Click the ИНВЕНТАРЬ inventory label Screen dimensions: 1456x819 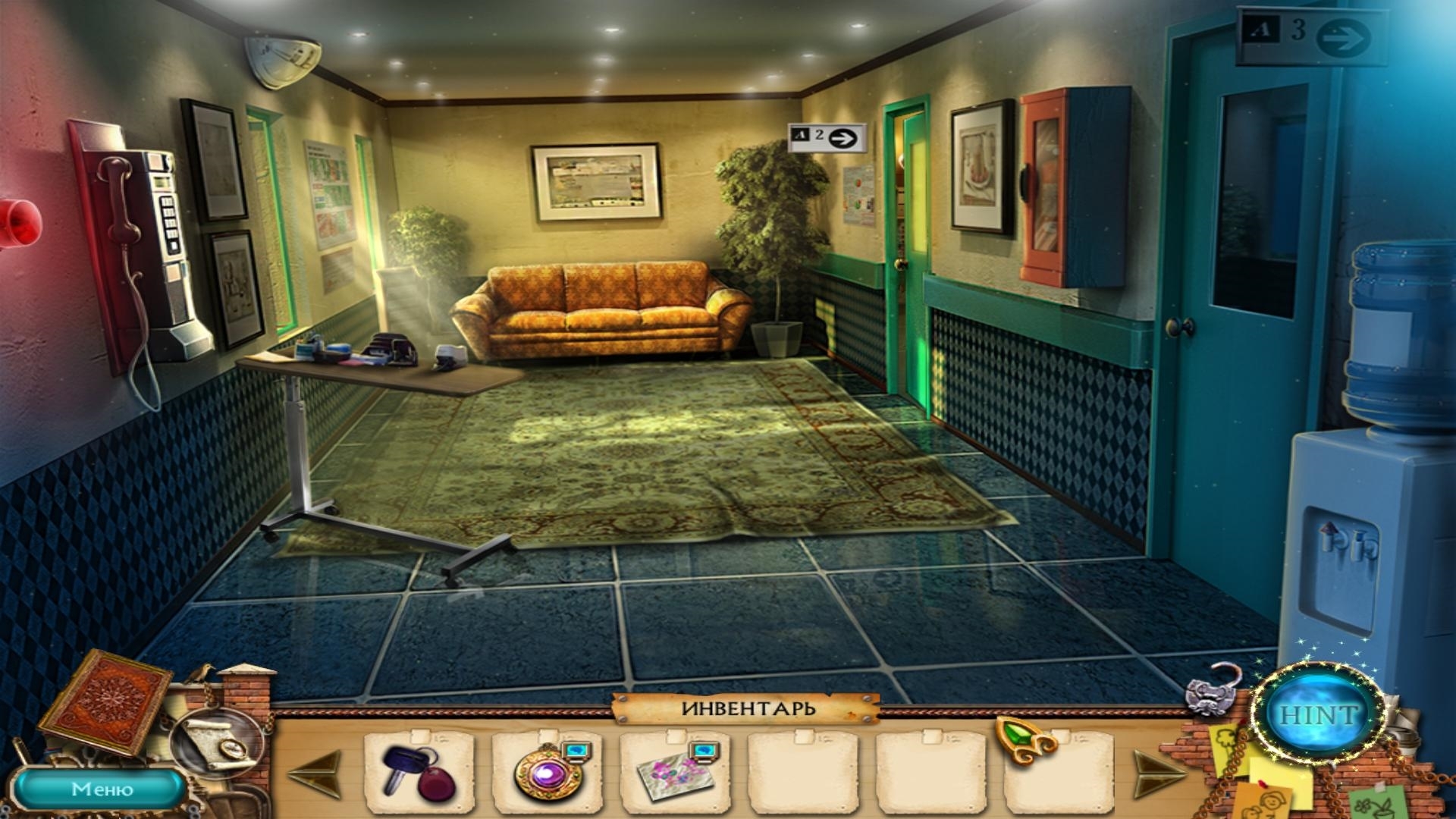pos(747,708)
